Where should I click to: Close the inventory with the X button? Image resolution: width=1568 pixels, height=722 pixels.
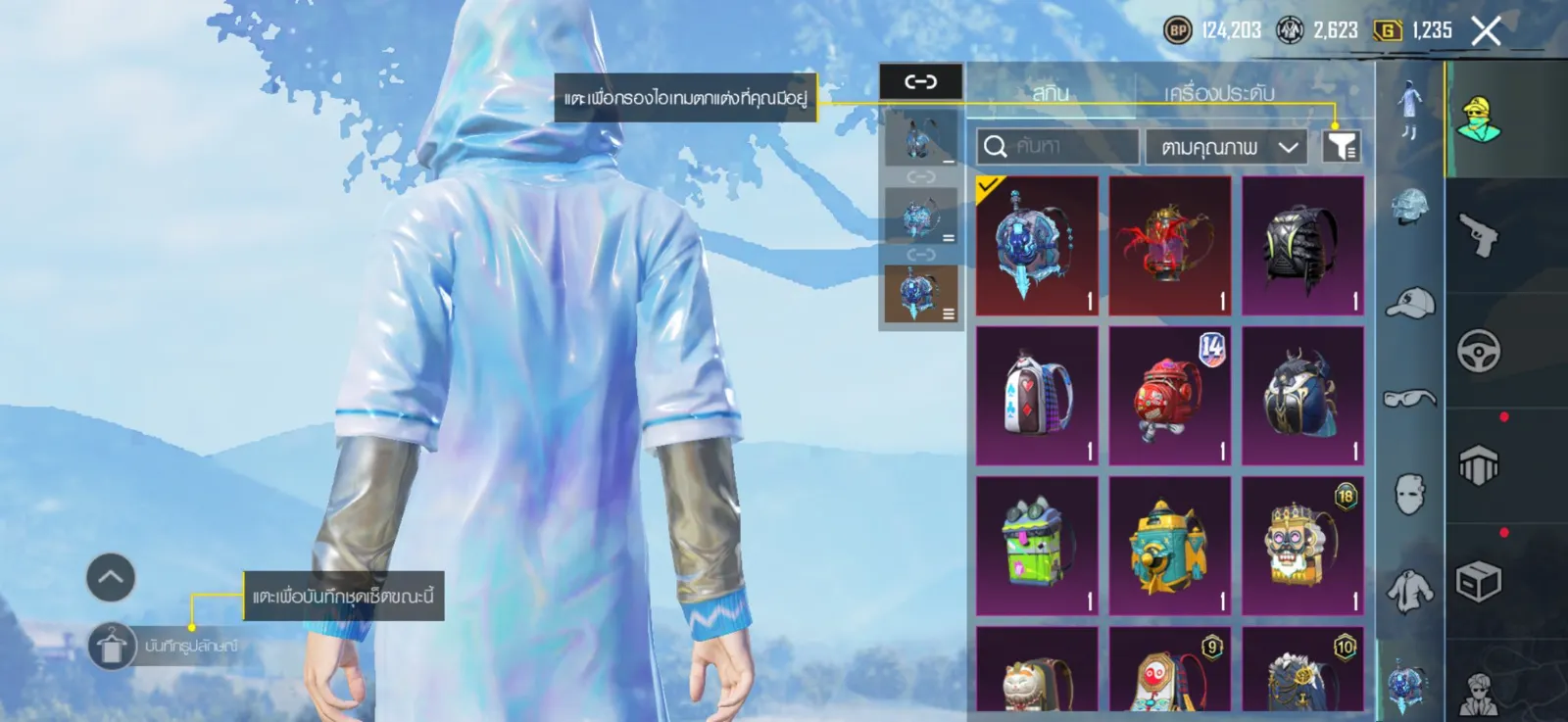click(1486, 31)
